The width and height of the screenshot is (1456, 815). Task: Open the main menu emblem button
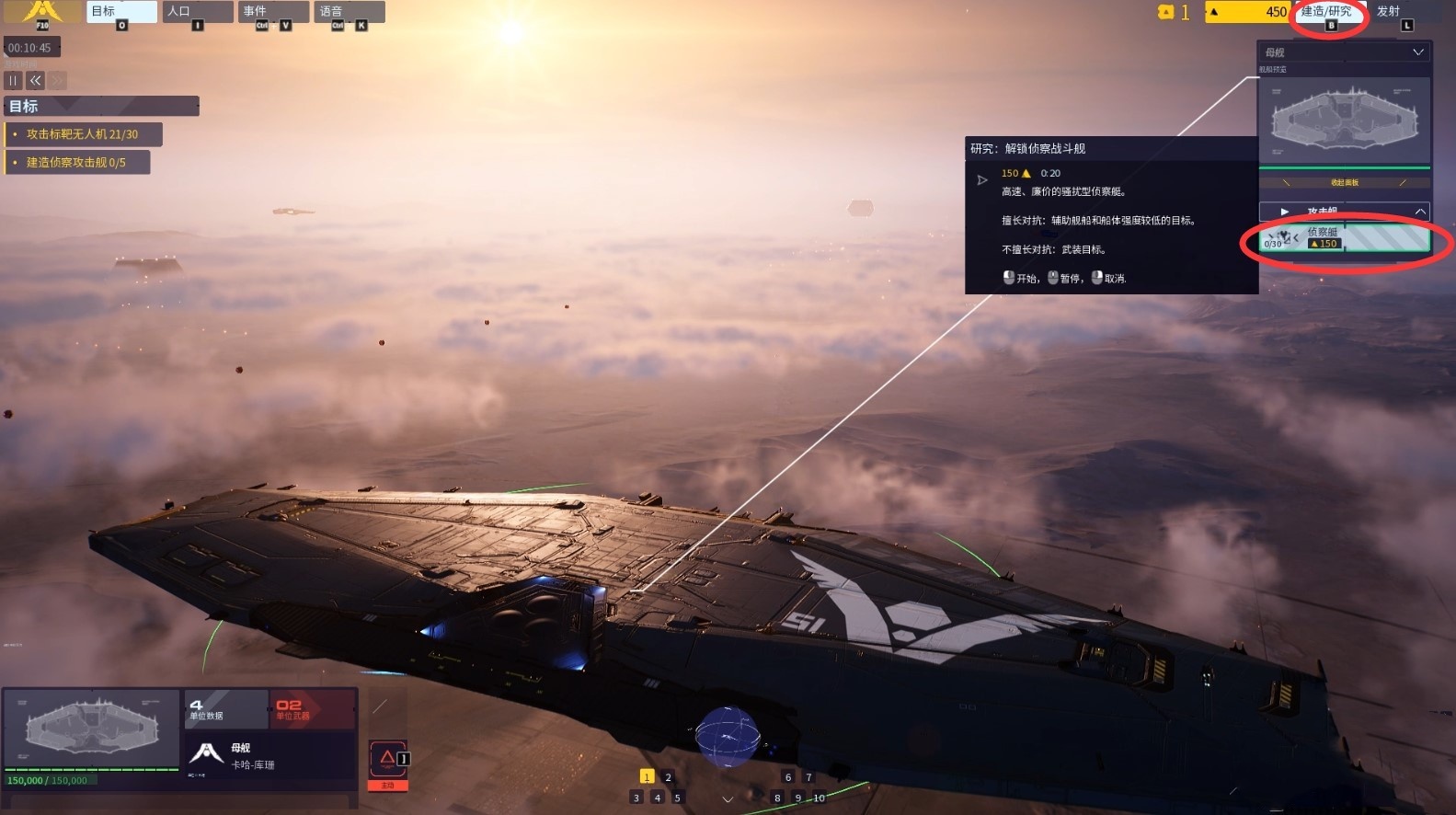41,12
